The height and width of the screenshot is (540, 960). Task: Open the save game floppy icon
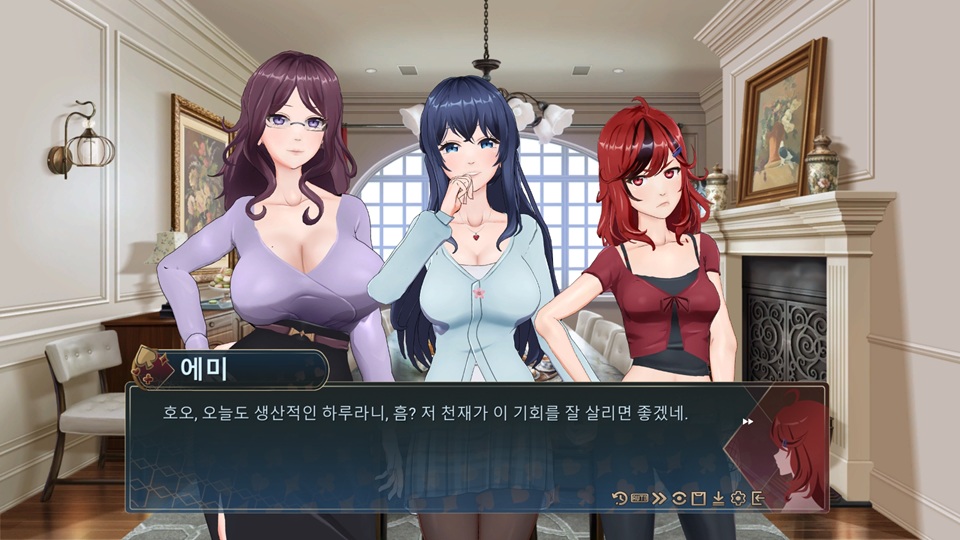[x=699, y=498]
